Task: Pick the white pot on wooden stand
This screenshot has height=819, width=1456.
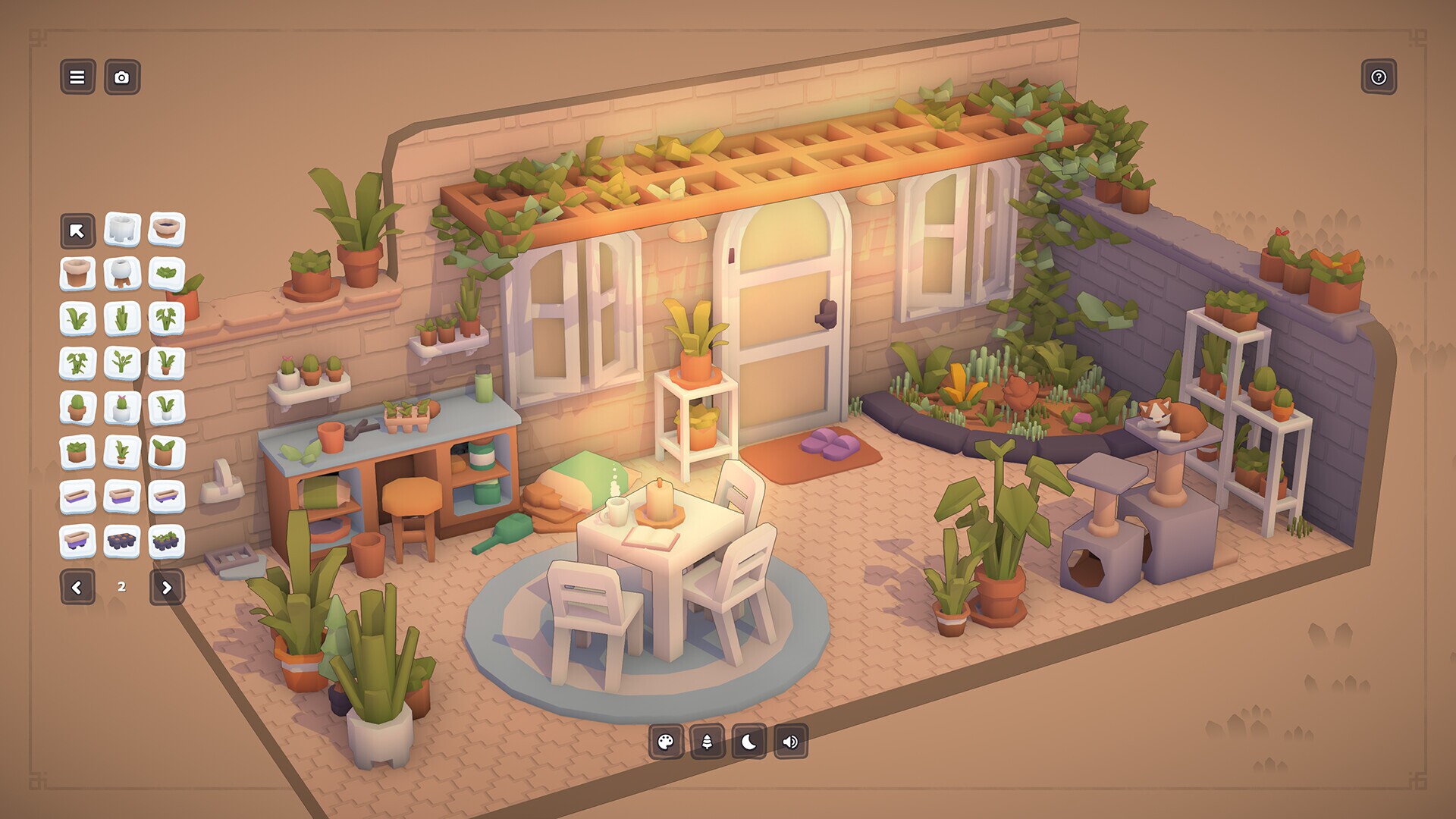Action: [x=121, y=273]
